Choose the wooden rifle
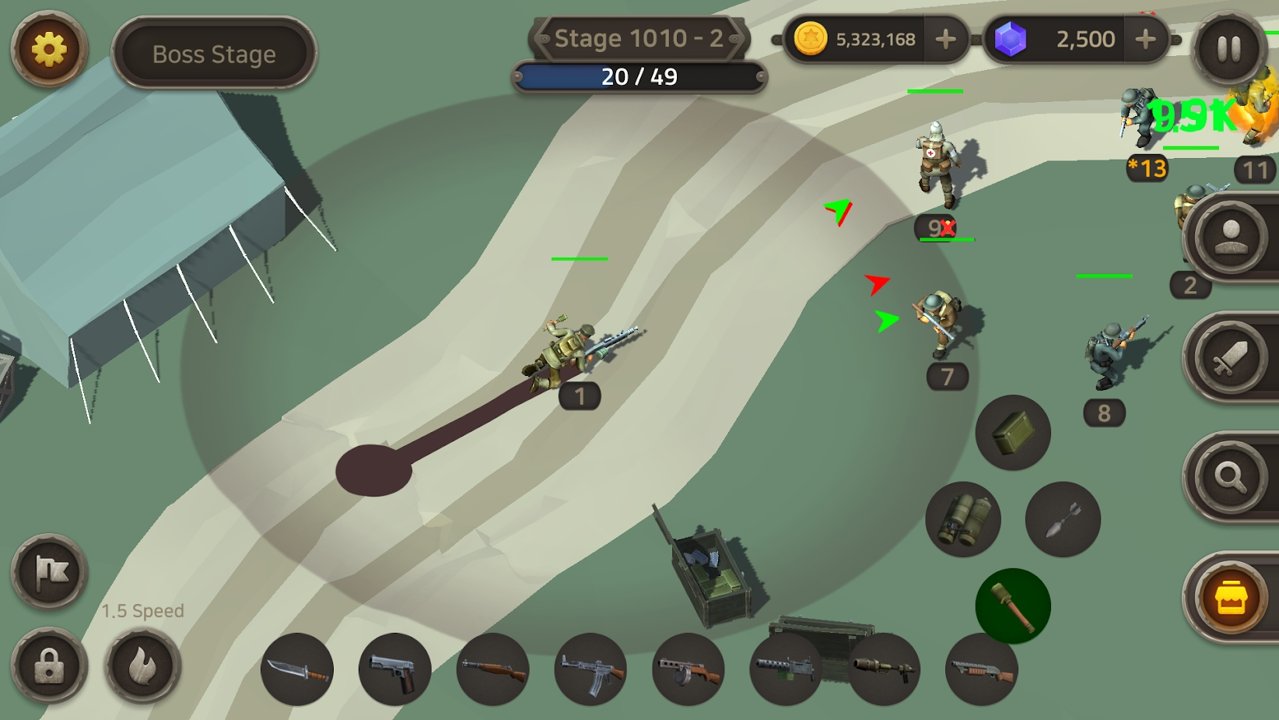 coord(493,669)
